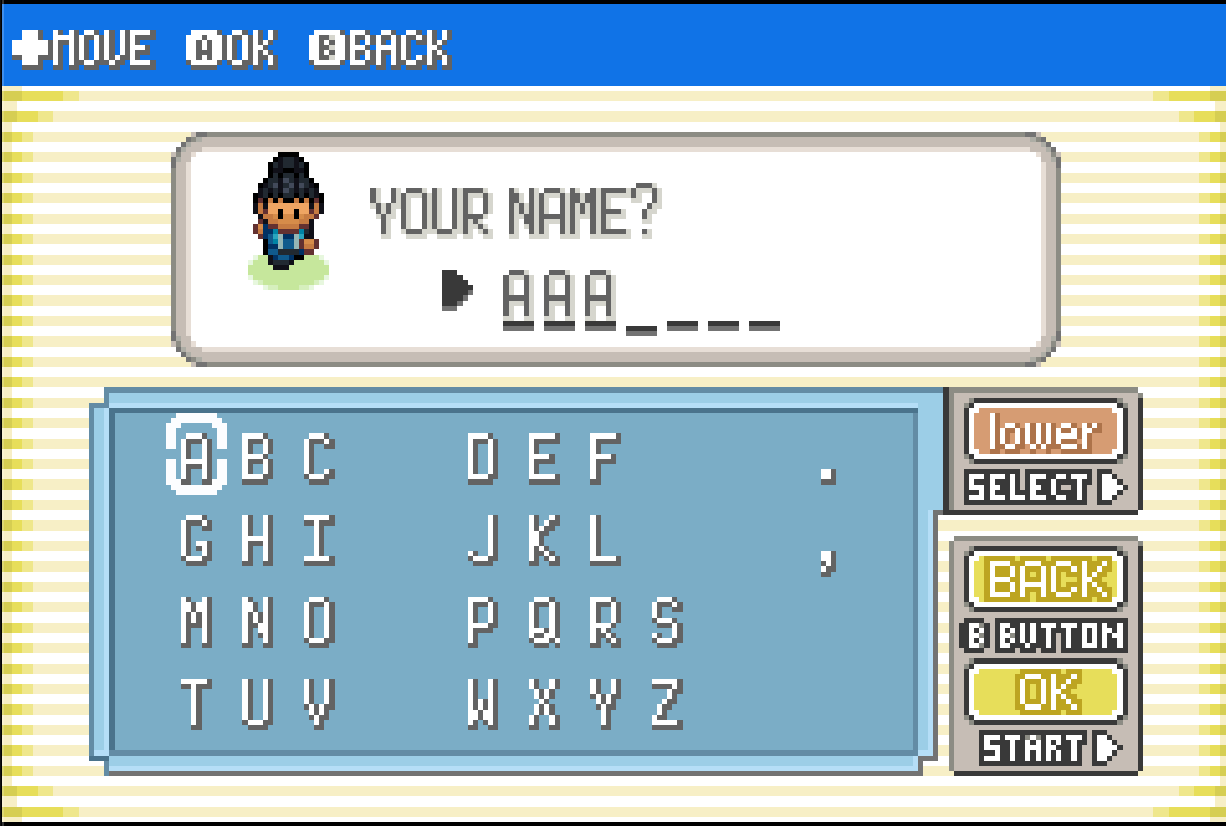Select the letter K key
This screenshot has height=826, width=1226.
pyautogui.click(x=543, y=541)
